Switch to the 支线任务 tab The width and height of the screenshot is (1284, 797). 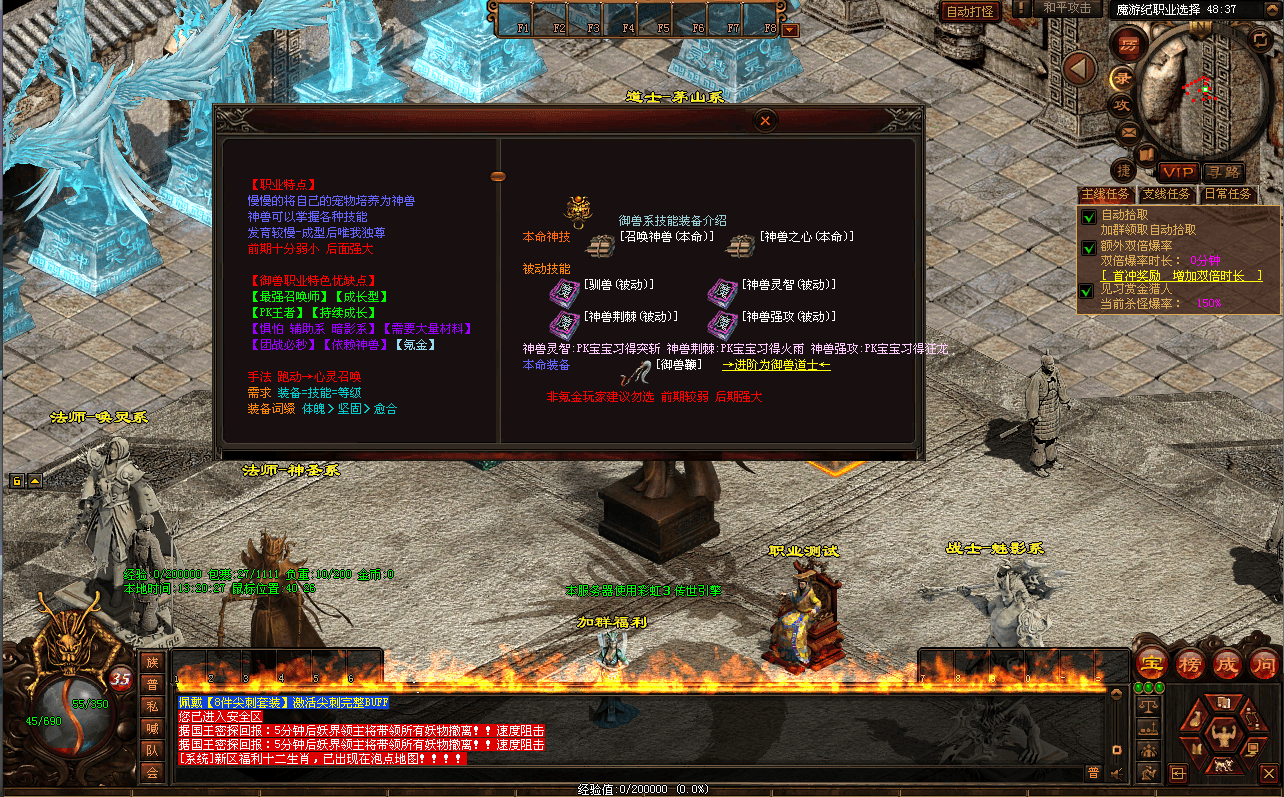(x=1165, y=193)
